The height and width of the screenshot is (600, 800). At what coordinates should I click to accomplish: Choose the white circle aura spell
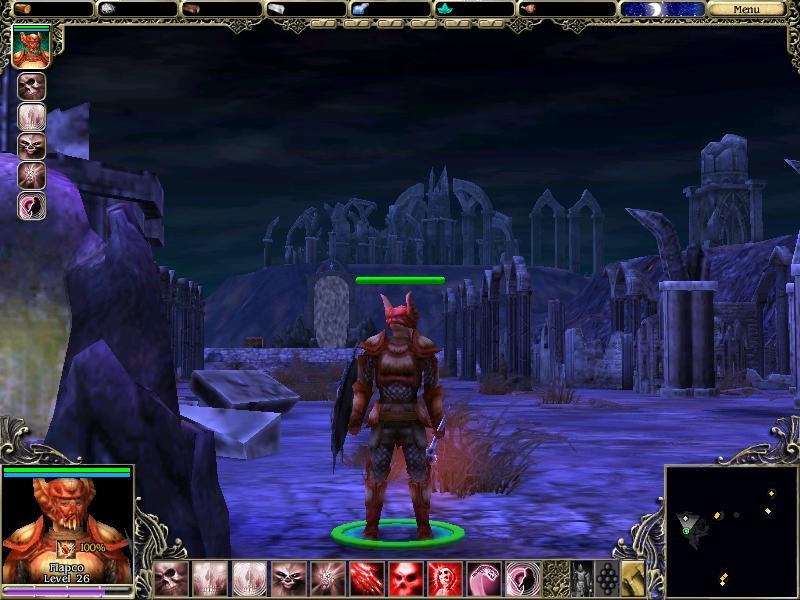[x=249, y=579]
